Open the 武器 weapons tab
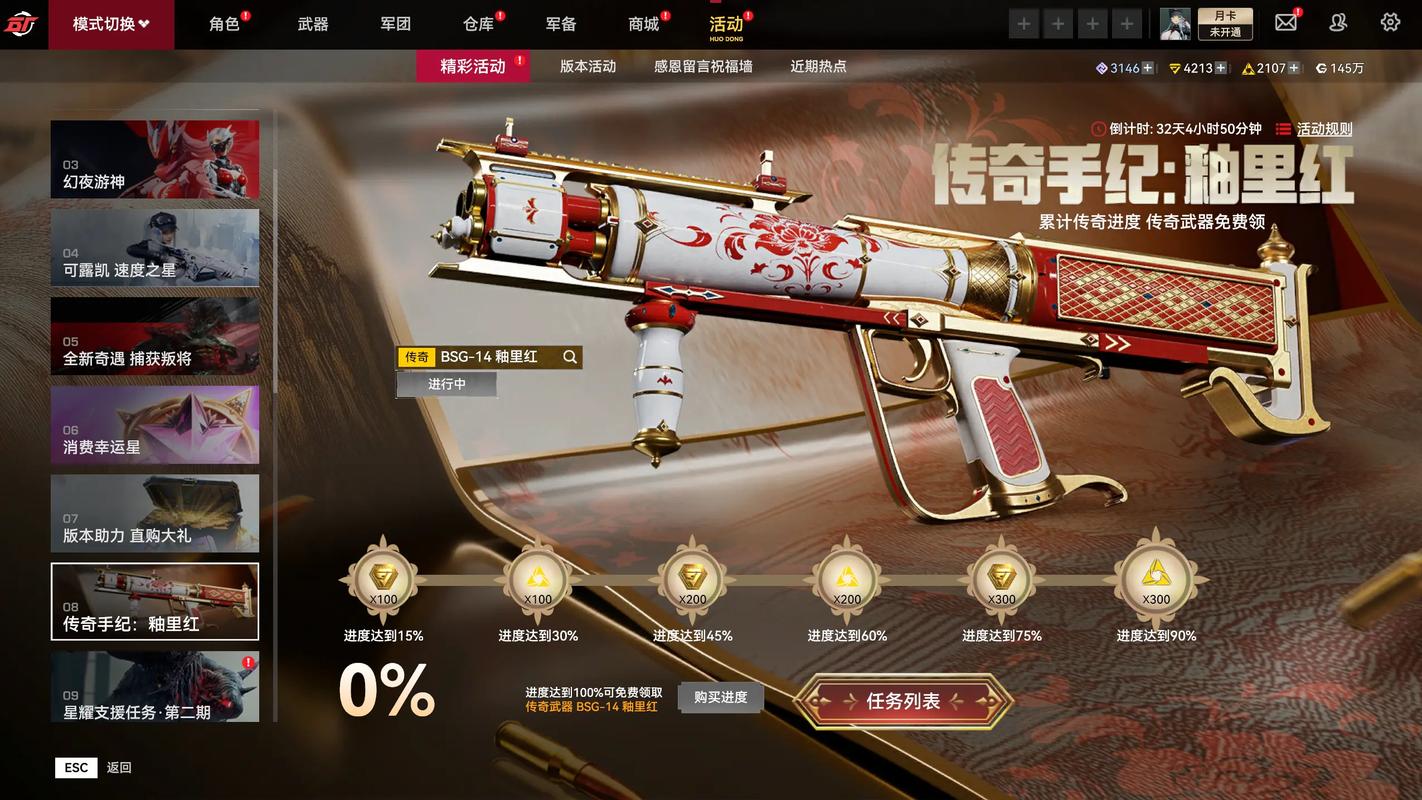 point(313,24)
